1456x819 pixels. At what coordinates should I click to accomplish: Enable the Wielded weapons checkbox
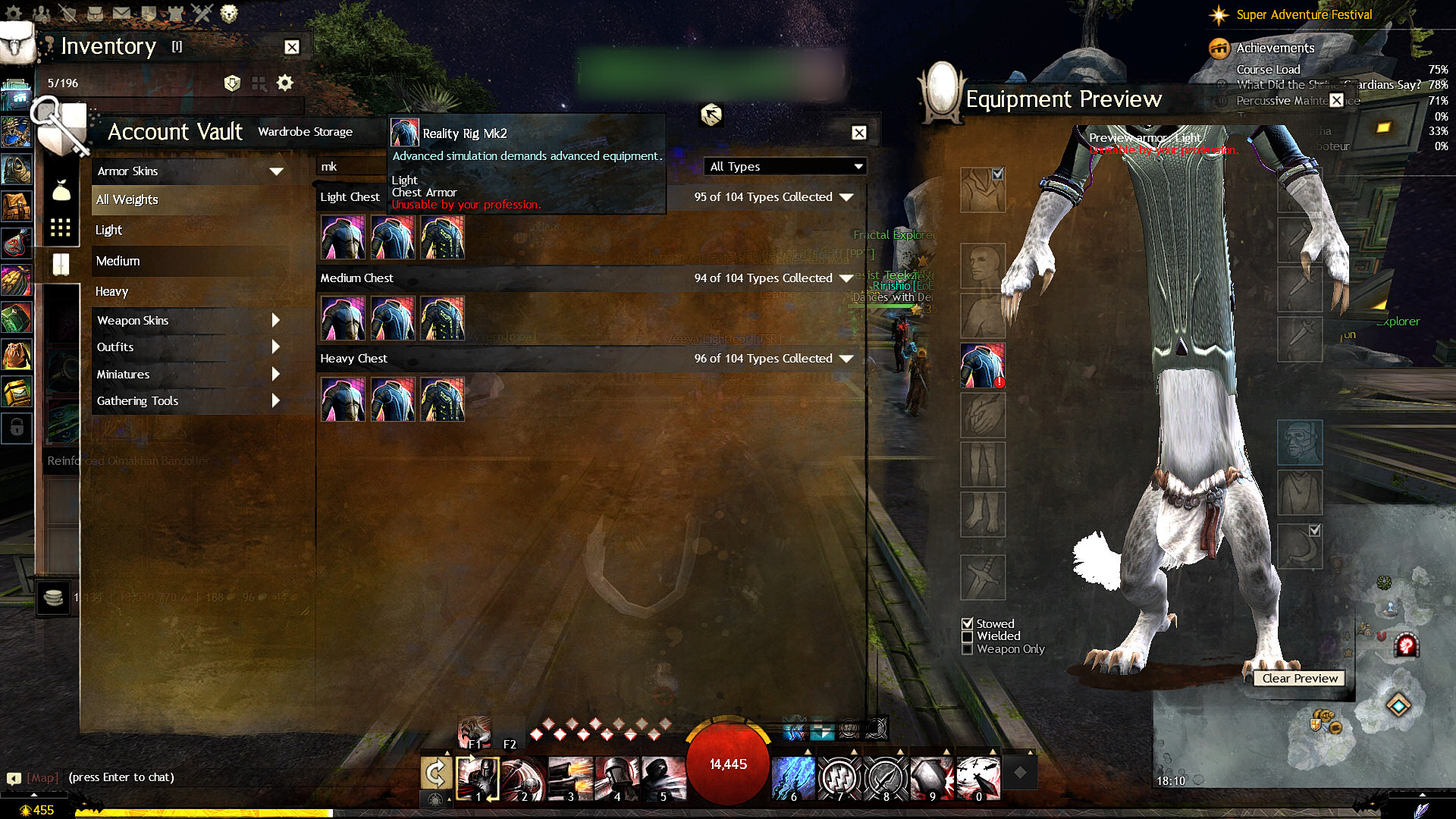[968, 637]
